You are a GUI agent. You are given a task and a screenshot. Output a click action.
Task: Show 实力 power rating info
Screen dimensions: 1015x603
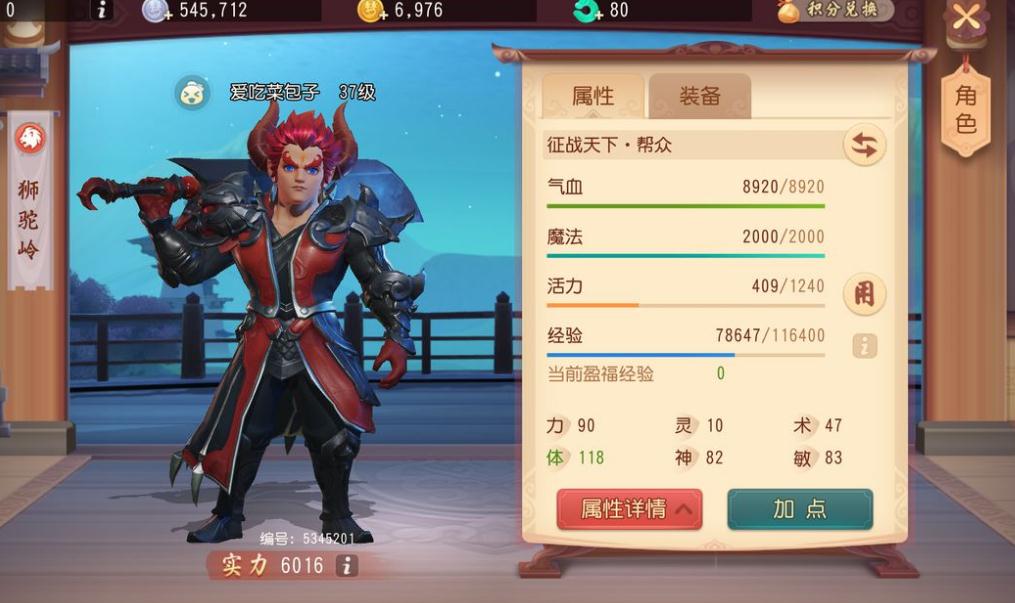pyautogui.click(x=346, y=566)
